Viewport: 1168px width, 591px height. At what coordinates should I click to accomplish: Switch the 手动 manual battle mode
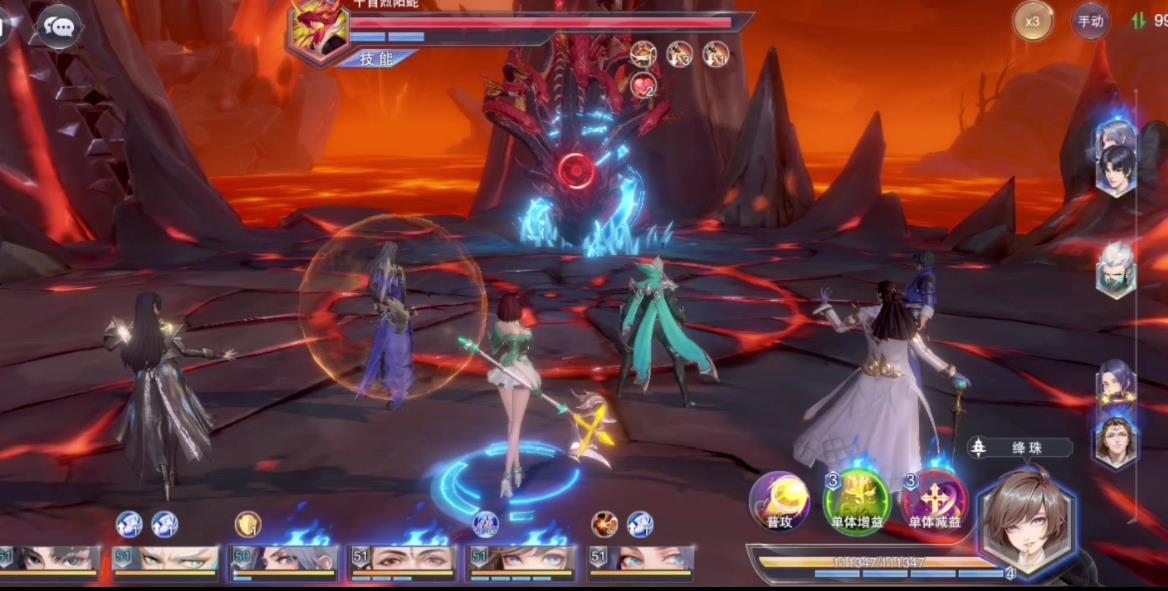coord(1090,20)
